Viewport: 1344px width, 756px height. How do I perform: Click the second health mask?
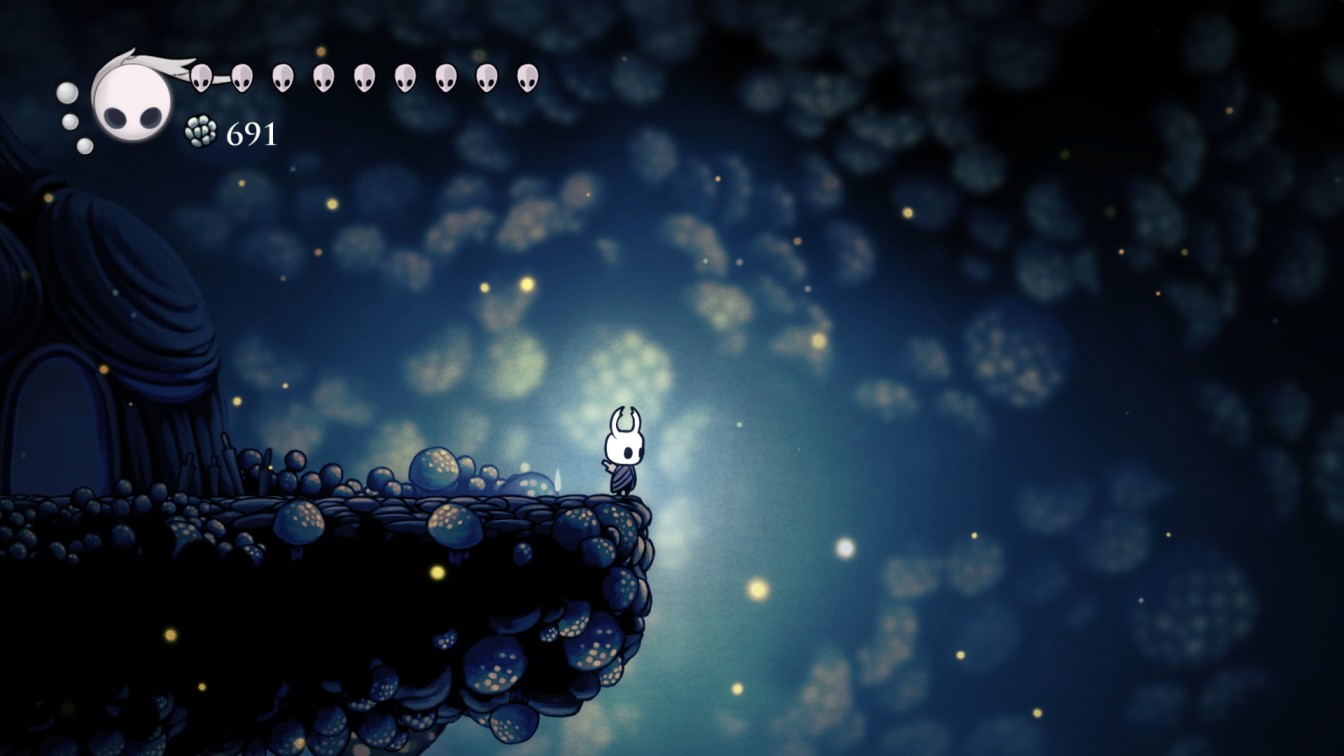(242, 77)
